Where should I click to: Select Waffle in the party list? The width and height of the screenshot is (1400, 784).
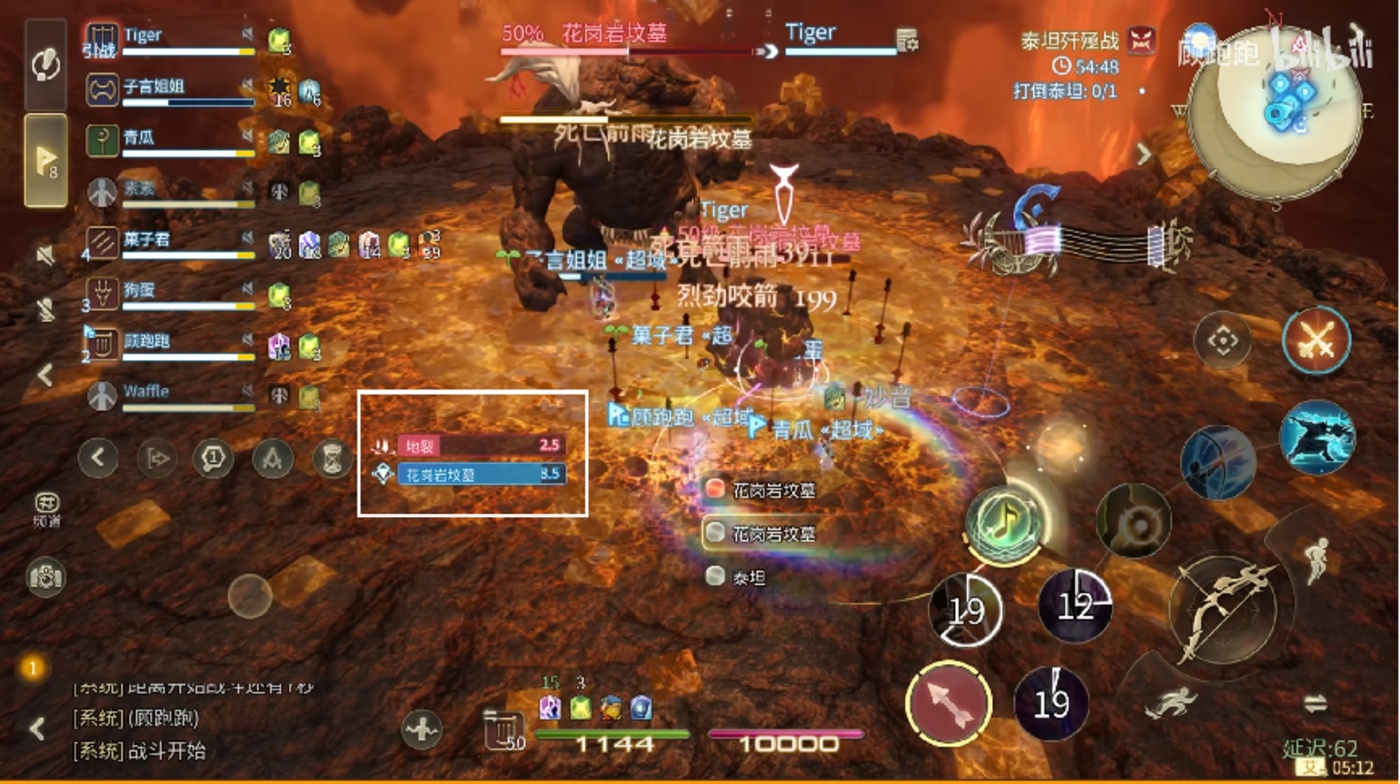(170, 396)
